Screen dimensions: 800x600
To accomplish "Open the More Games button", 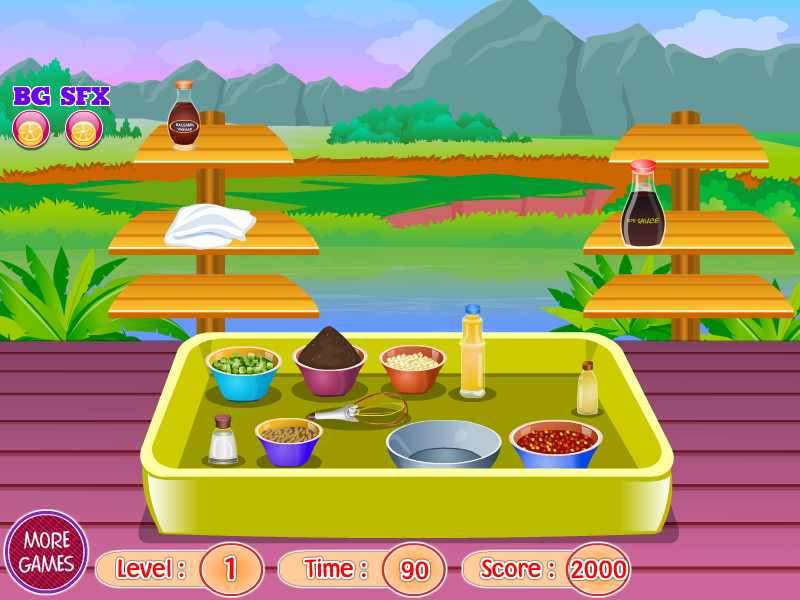I will tap(46, 551).
